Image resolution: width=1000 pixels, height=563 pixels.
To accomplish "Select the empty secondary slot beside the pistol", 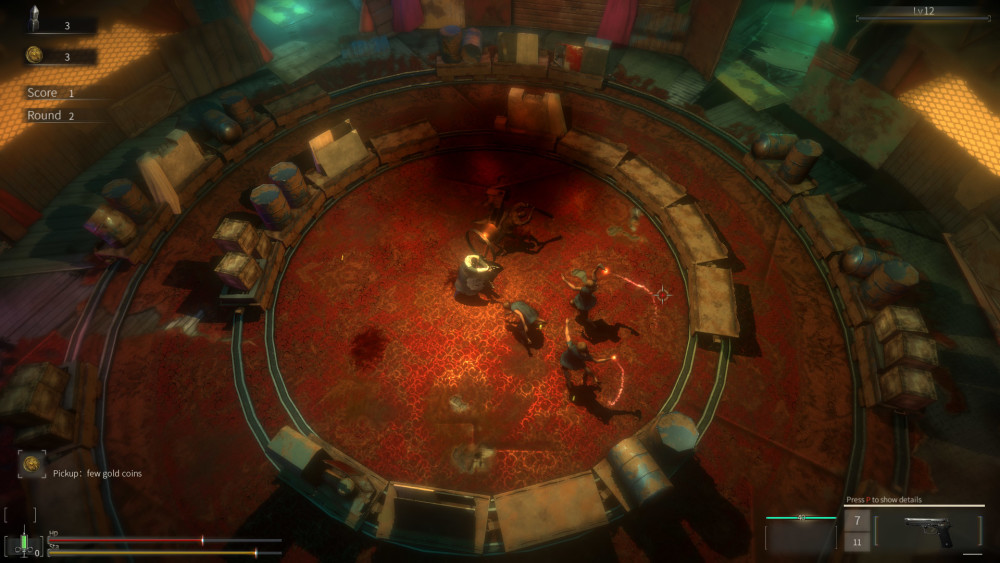I will [800, 535].
